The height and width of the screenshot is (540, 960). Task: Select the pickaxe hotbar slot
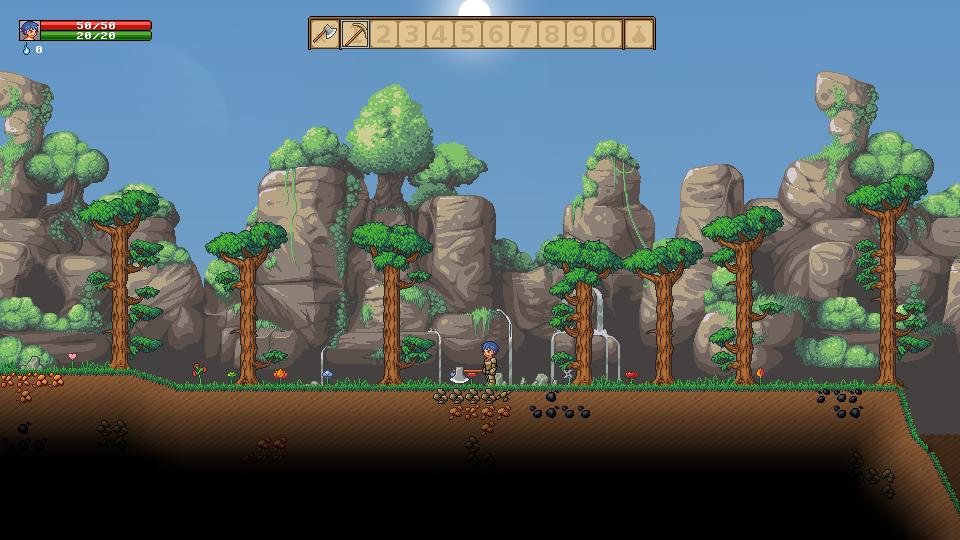[355, 34]
